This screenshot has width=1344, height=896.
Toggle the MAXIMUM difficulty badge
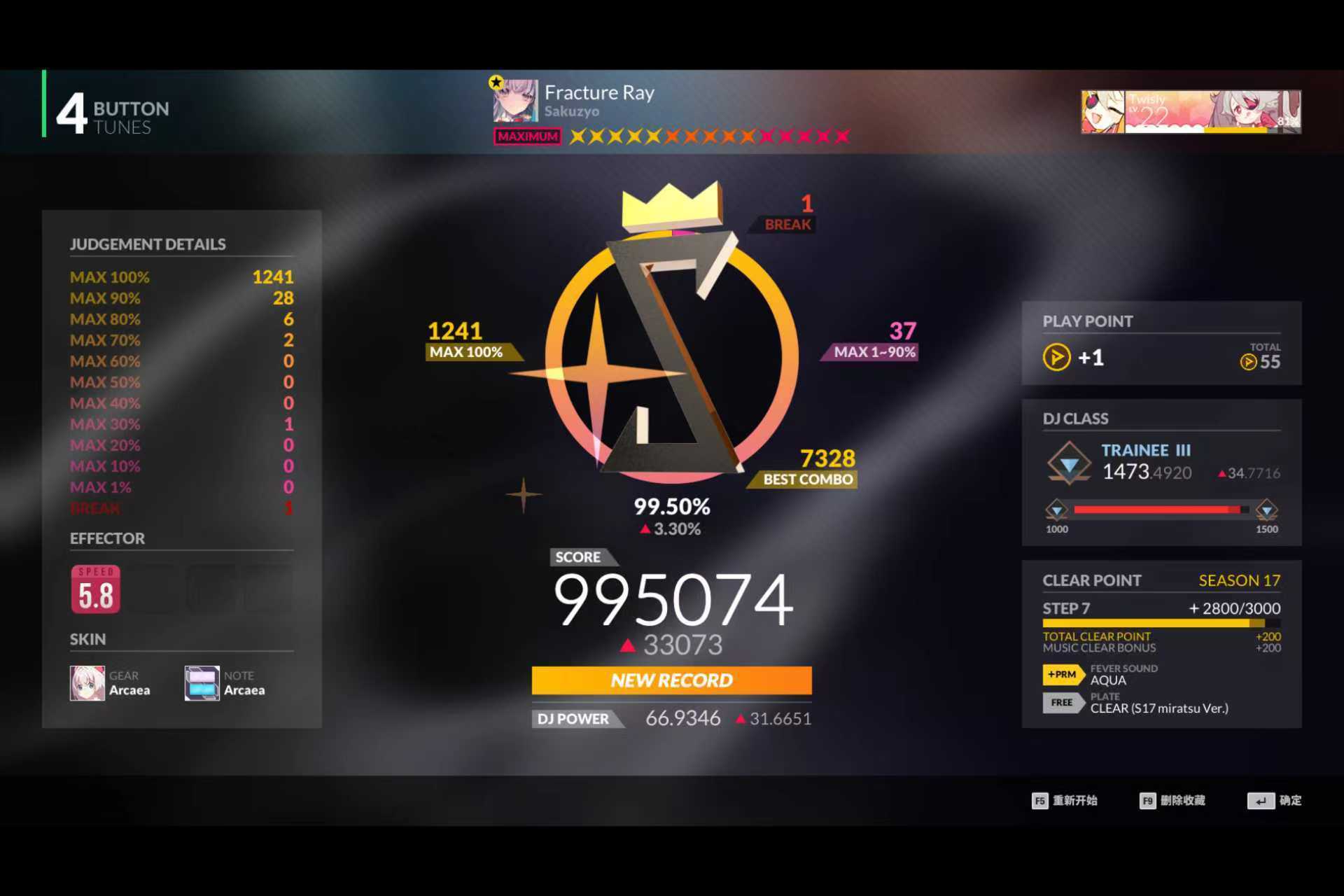pos(527,136)
